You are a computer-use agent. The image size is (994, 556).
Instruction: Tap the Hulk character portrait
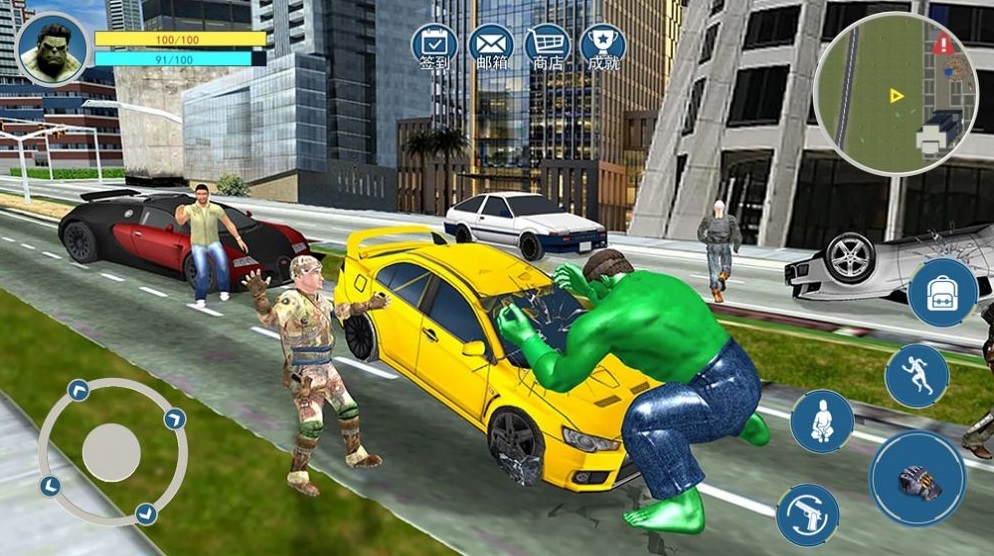tap(52, 48)
